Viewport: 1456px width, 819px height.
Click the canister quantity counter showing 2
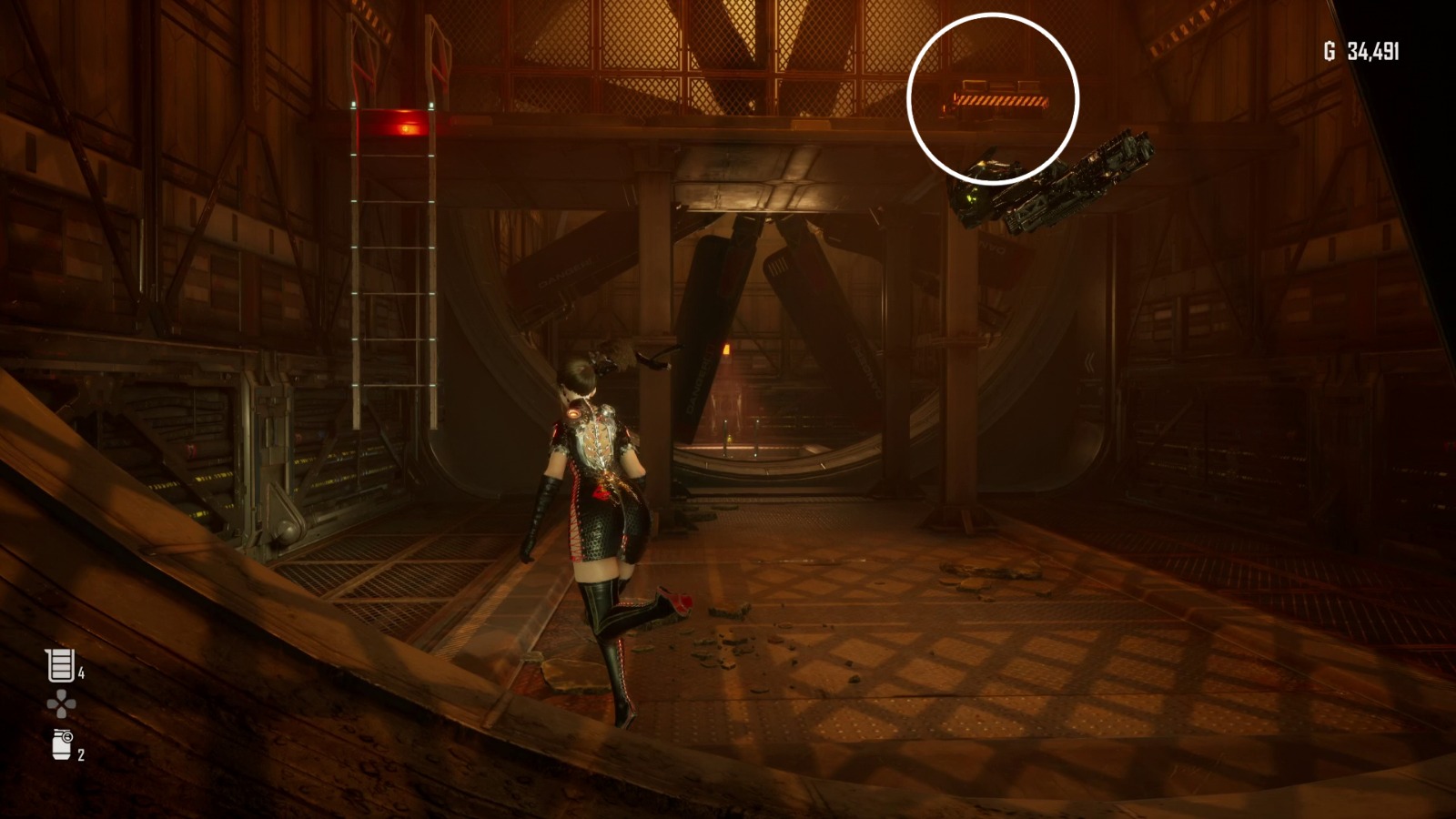coord(79,755)
